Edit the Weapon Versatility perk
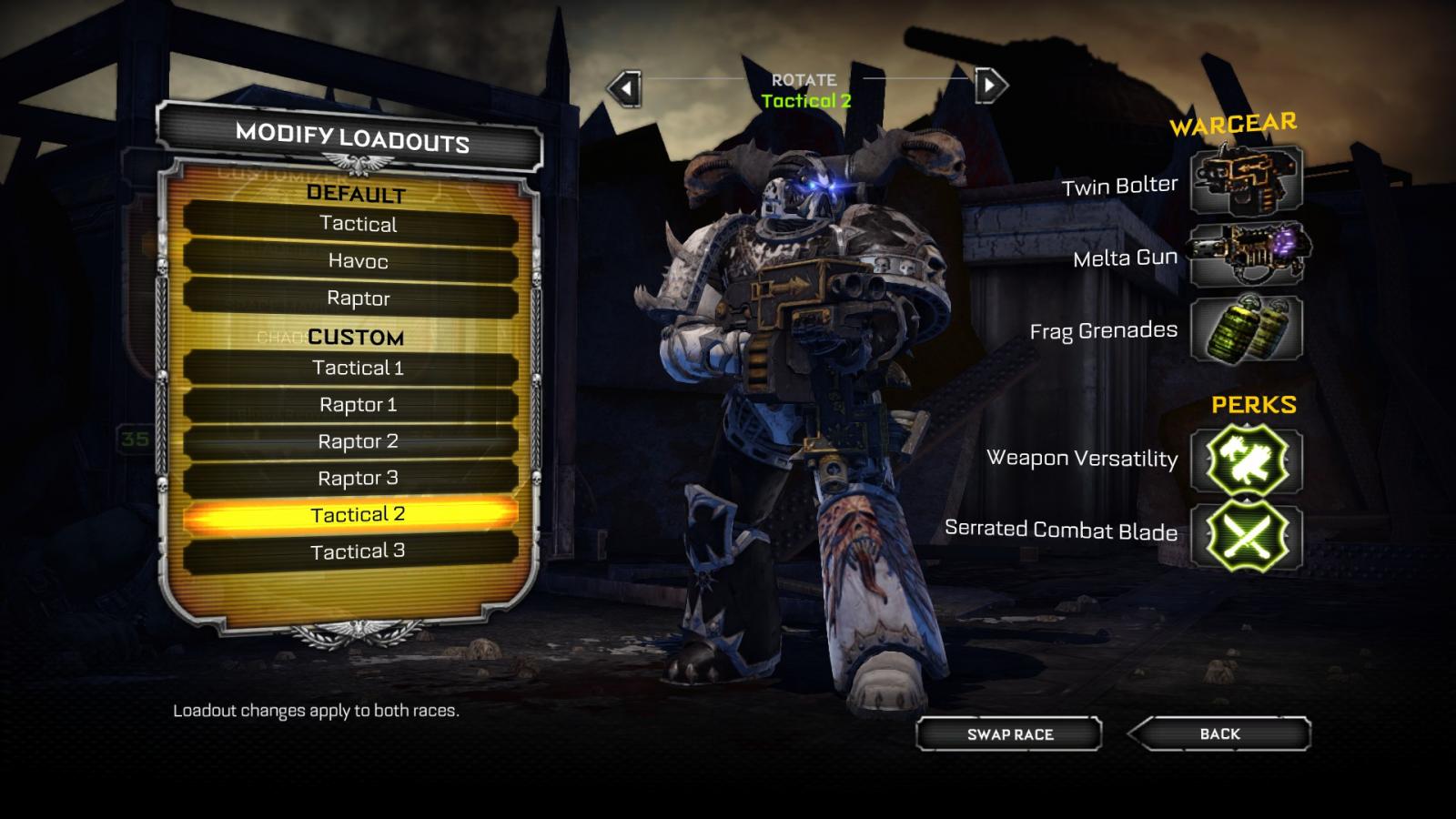Screen dimensions: 1456x819 [1246, 460]
